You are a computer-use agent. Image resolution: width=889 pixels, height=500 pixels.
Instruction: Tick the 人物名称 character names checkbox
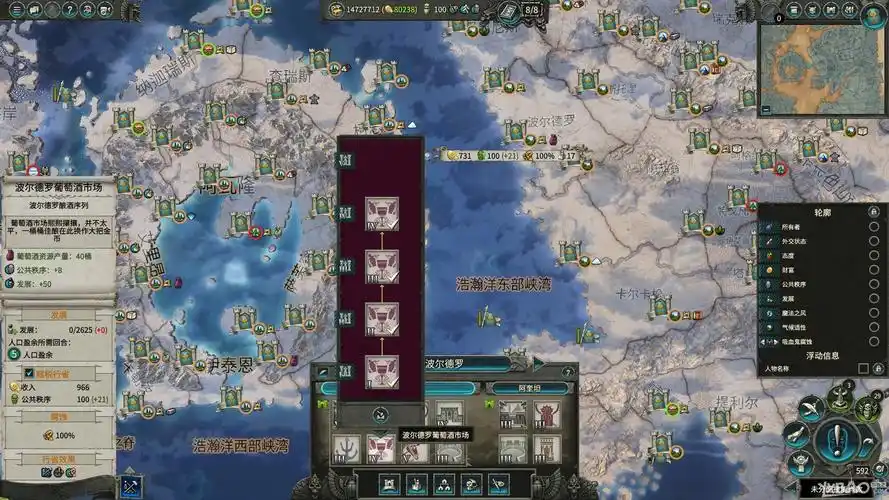point(864,369)
